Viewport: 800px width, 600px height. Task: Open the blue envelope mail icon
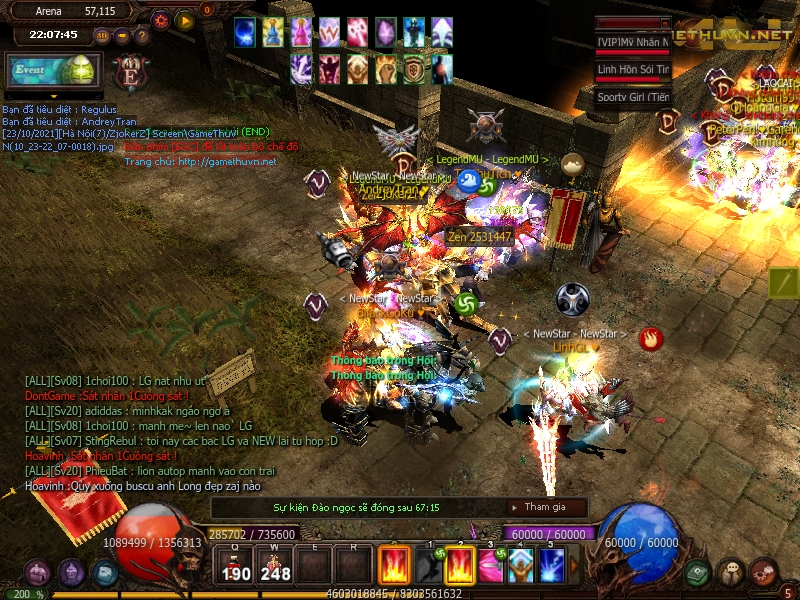point(104,573)
